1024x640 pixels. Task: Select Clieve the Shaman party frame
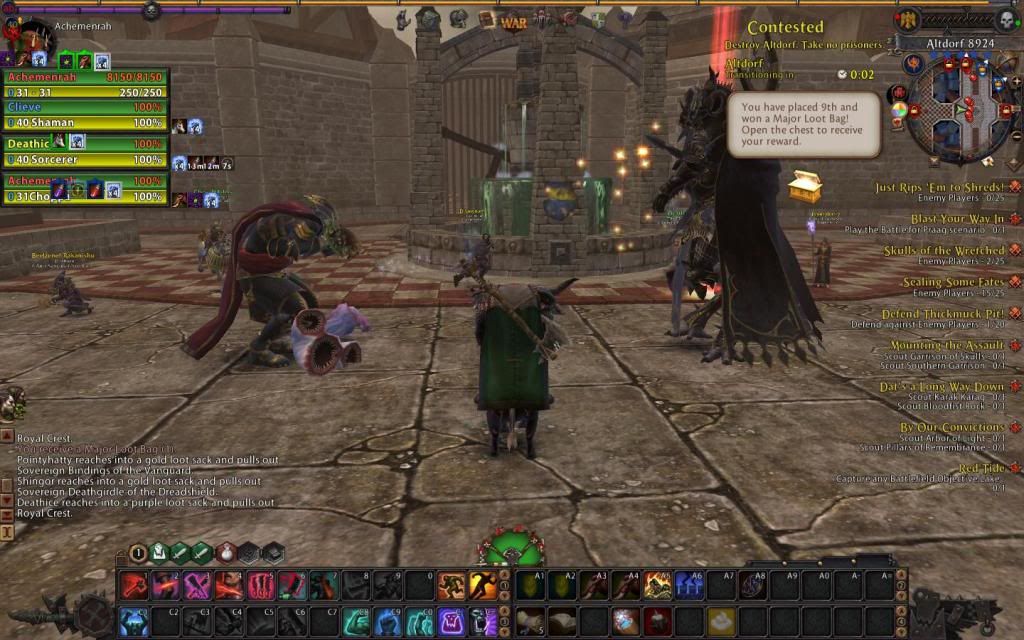[85, 114]
